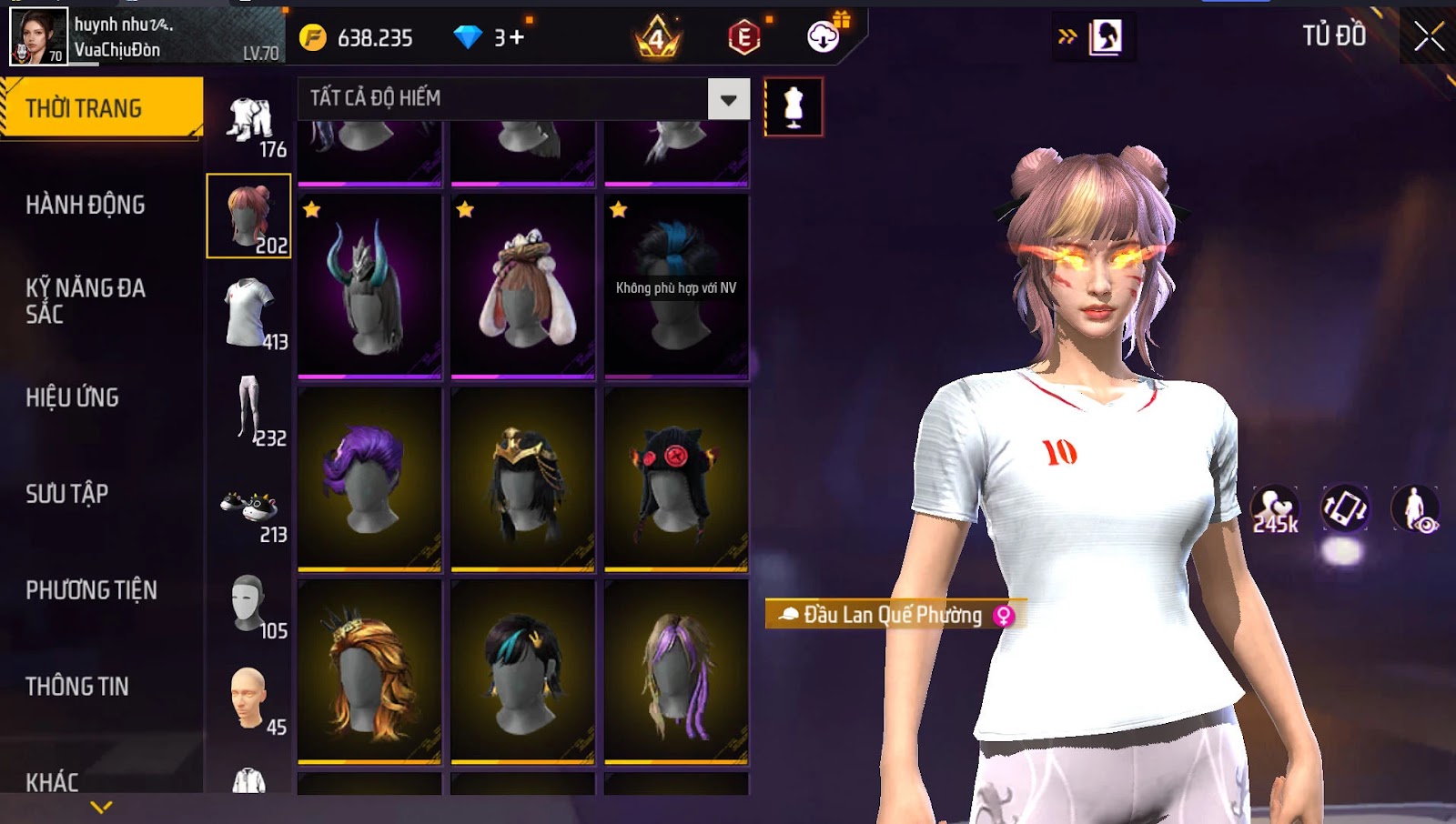Open the shirt category with 413 items
1456x824 pixels.
(251, 314)
